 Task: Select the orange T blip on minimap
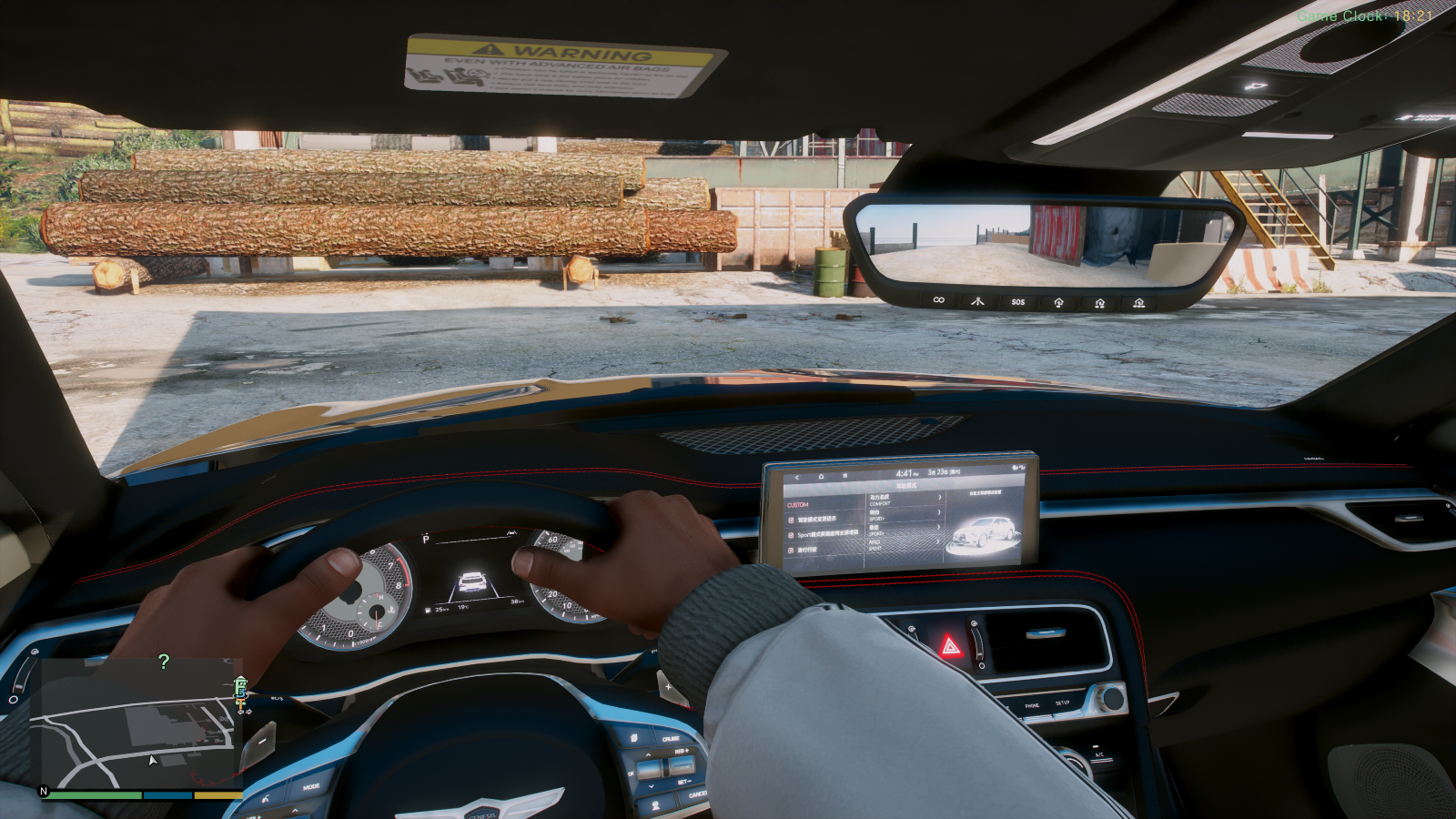click(240, 703)
